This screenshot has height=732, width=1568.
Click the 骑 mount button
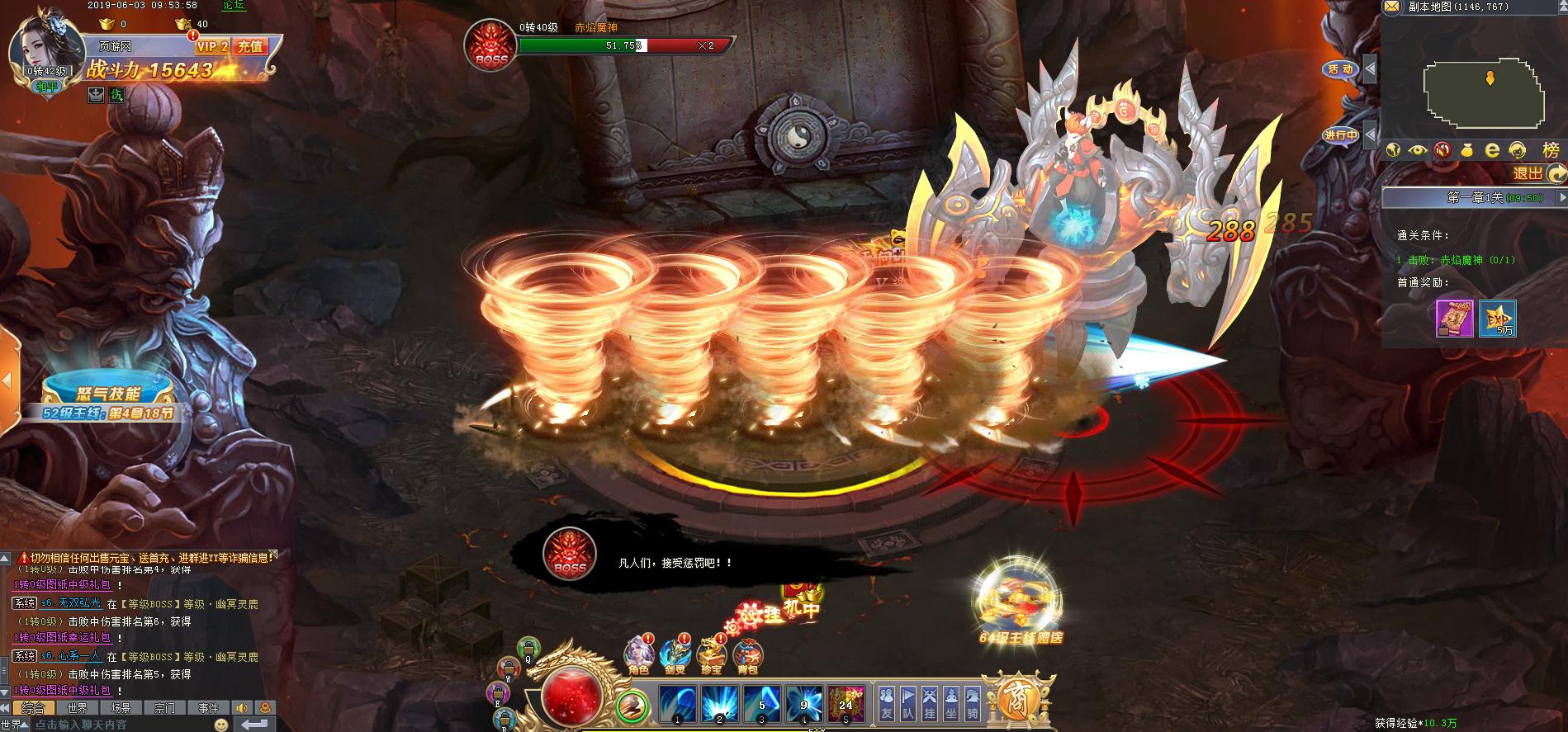(x=973, y=704)
